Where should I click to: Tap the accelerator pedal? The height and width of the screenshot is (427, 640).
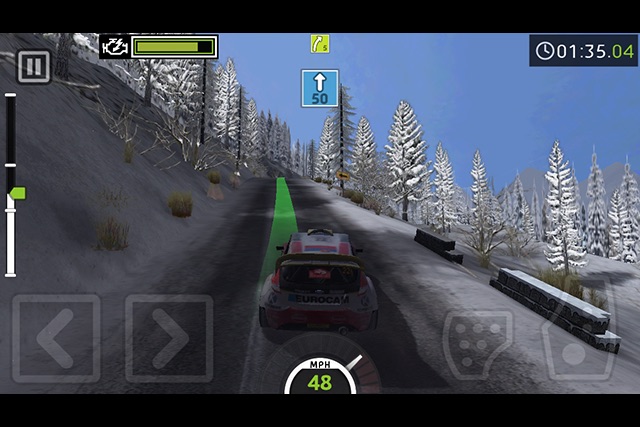[x=577, y=340]
